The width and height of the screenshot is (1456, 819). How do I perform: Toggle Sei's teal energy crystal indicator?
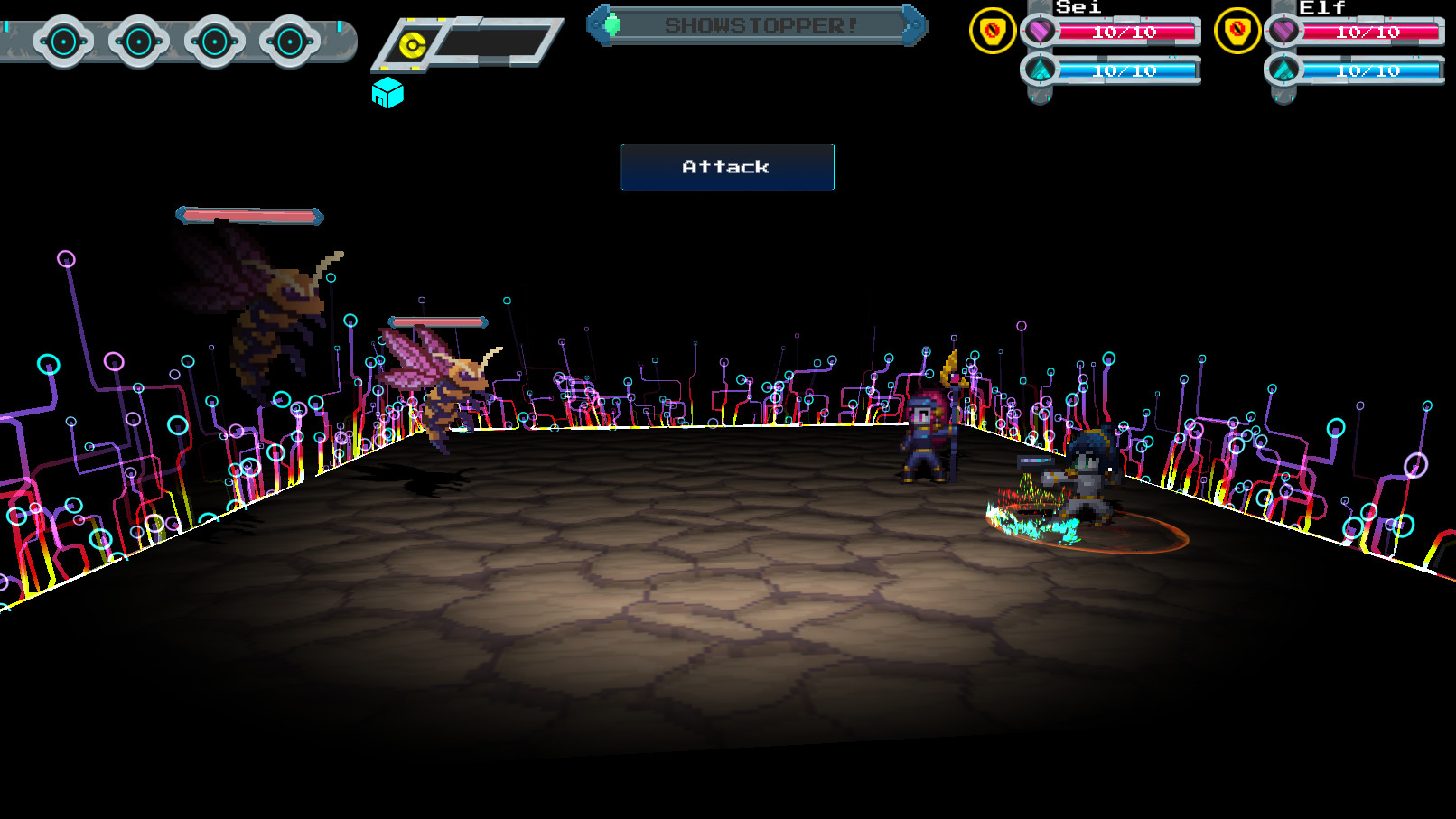pos(1041,68)
